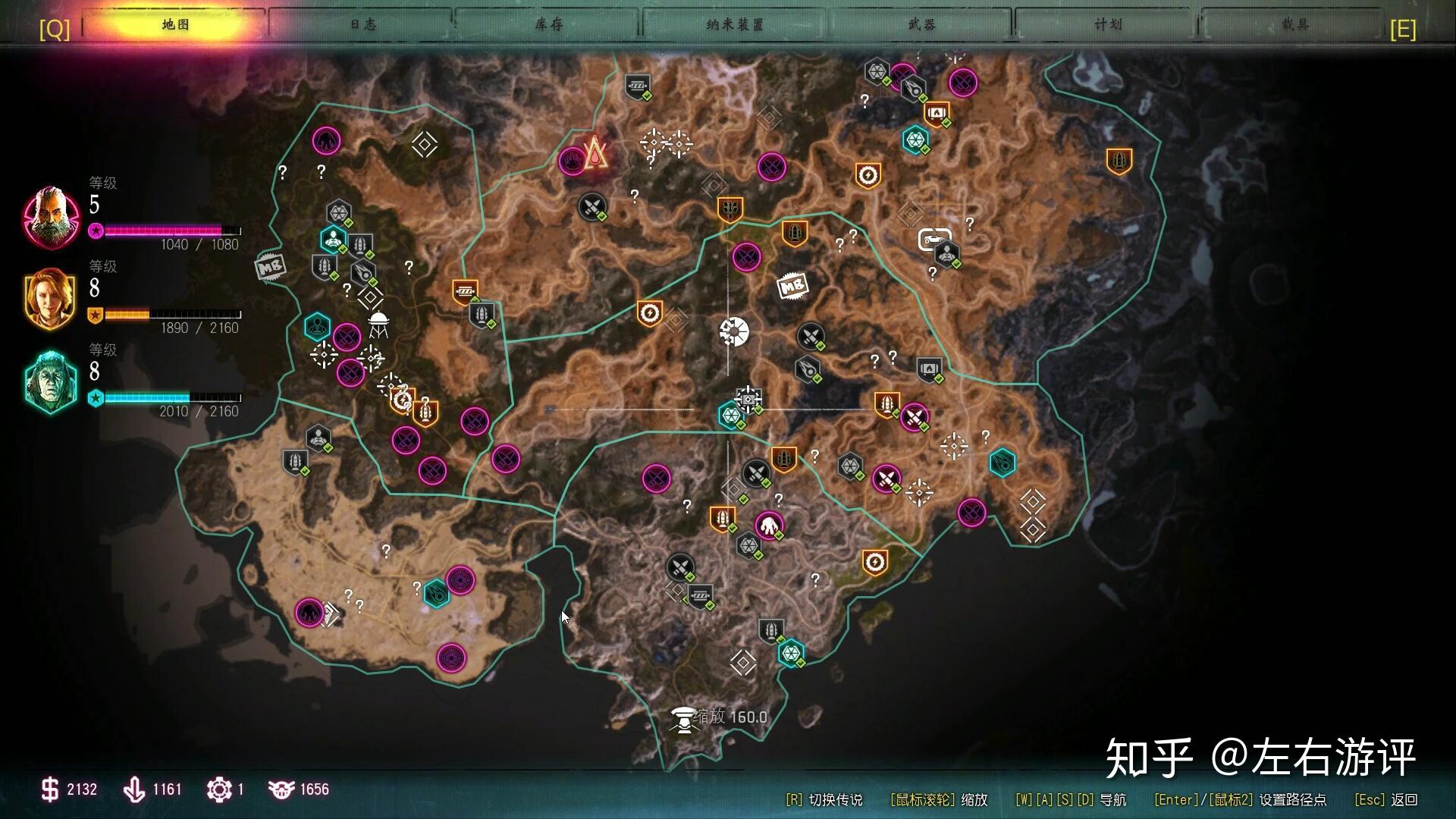The height and width of the screenshot is (819, 1456).
Task: Select the white car marker on map
Action: pos(934,239)
